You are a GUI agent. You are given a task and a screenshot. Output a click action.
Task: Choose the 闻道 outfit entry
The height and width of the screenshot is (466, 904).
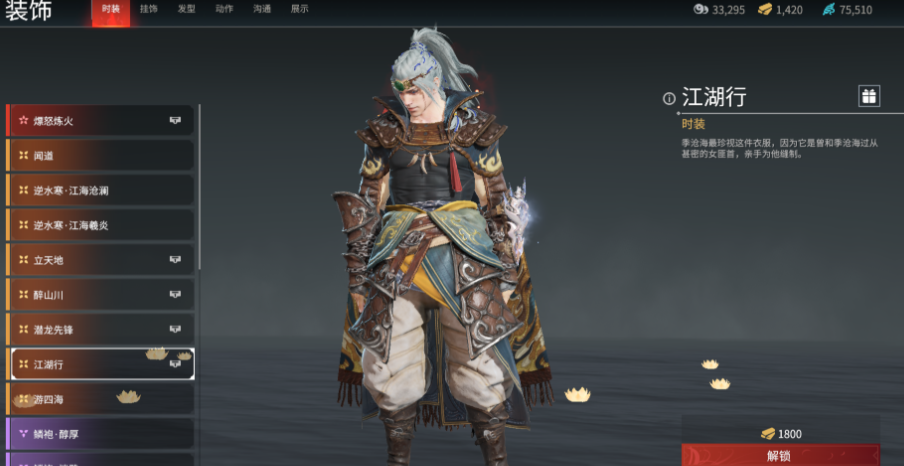100,155
